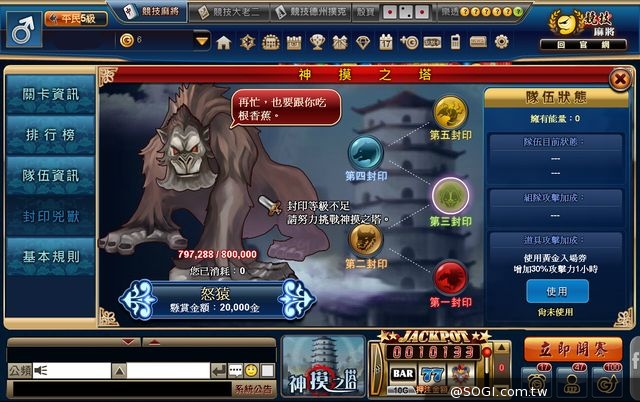Show the 隊伍資訊 team info
This screenshot has width=640, height=402.
(50, 176)
